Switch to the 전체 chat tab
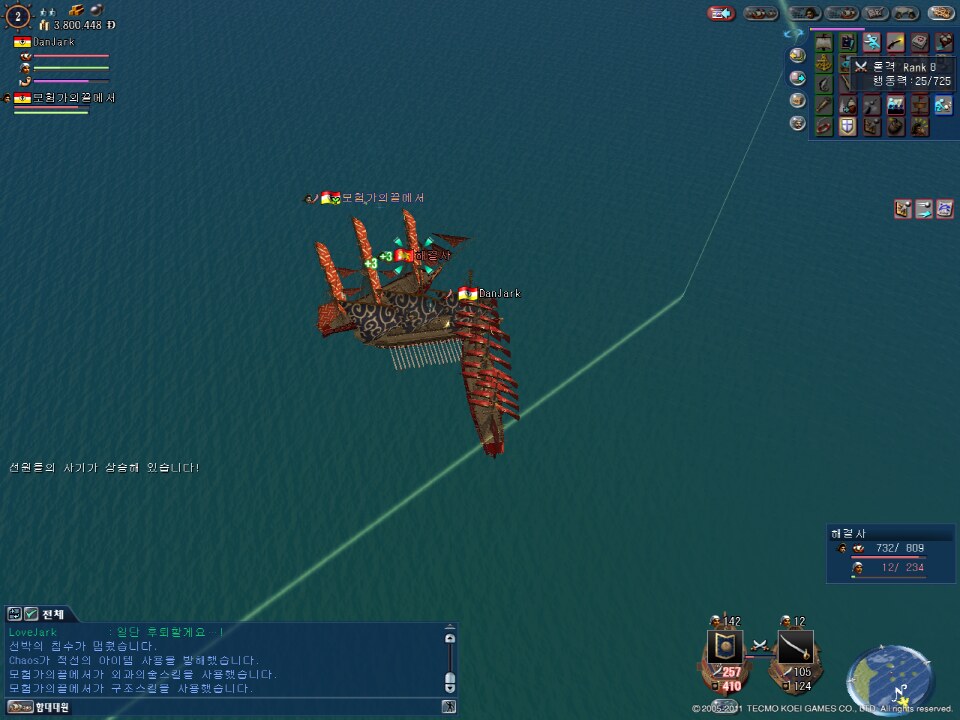This screenshot has height=720, width=960. [52, 614]
